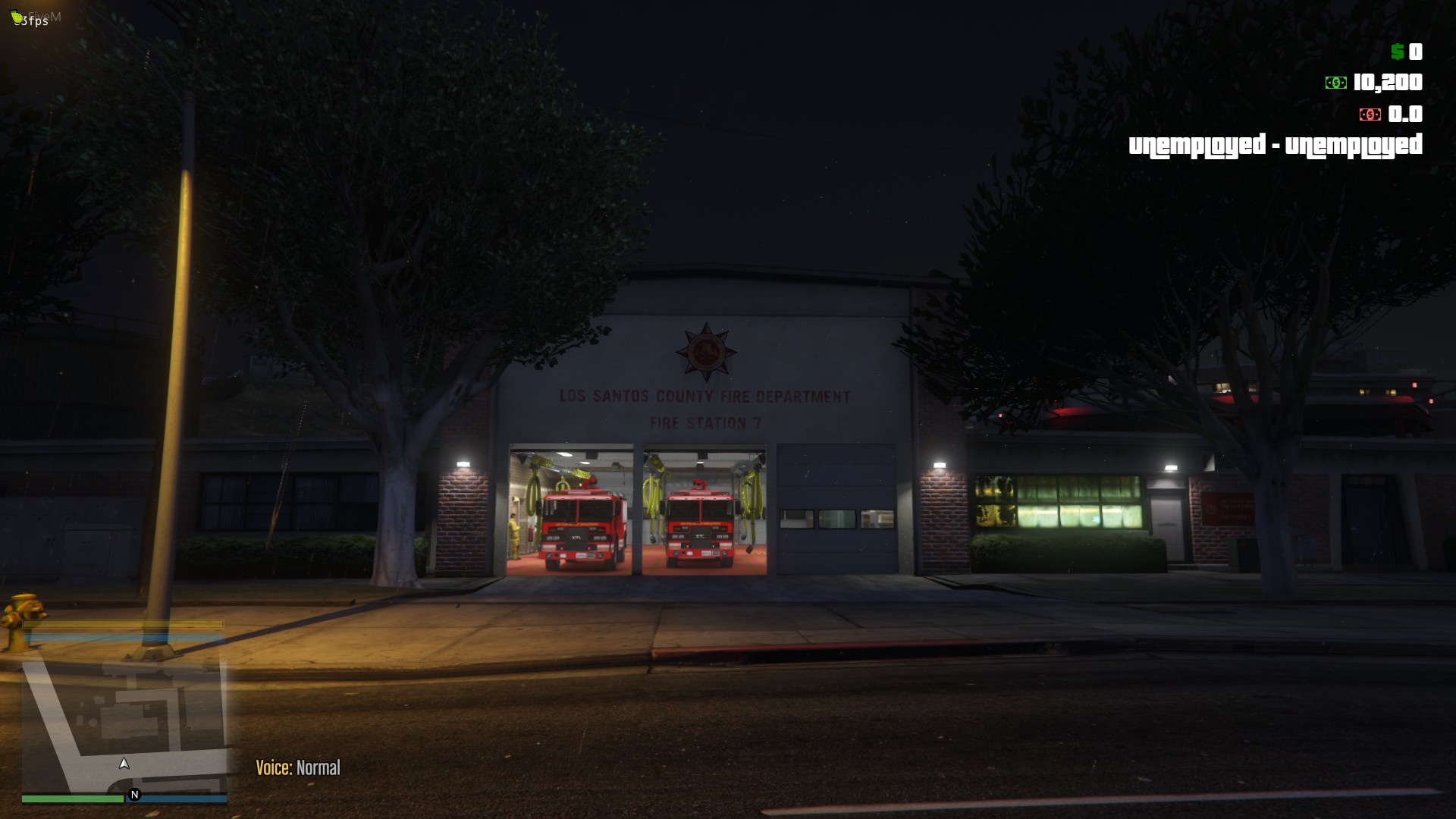Toggle the yellow hunger bar above the minimap
The height and width of the screenshot is (819, 1456).
click(x=124, y=623)
